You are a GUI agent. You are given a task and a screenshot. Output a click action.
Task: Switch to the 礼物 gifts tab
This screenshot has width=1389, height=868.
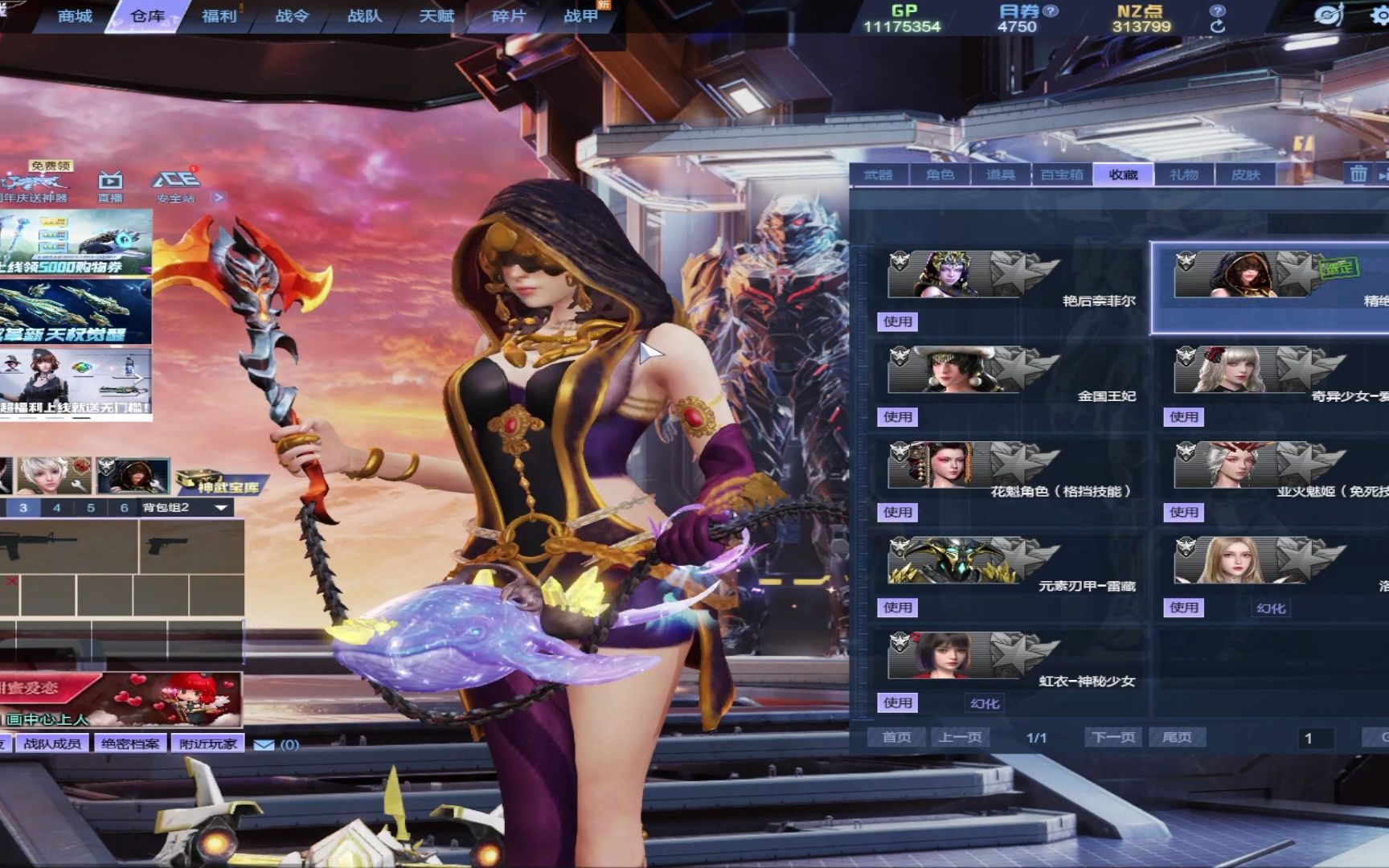click(x=1184, y=174)
